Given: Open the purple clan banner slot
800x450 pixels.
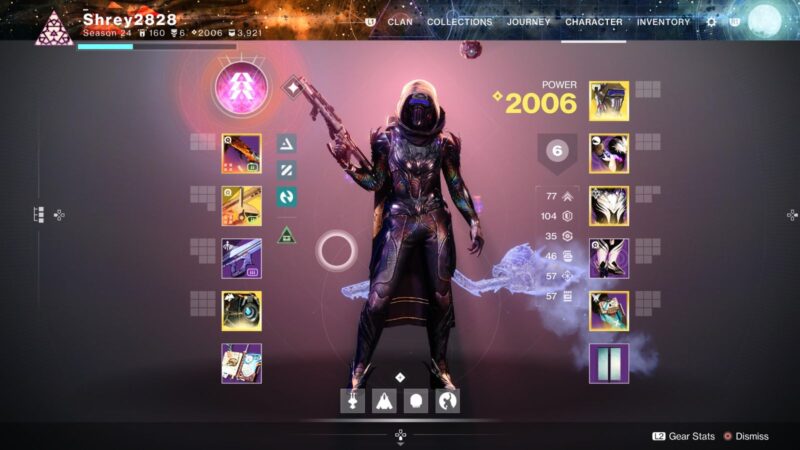Looking at the screenshot, I should click(x=609, y=363).
